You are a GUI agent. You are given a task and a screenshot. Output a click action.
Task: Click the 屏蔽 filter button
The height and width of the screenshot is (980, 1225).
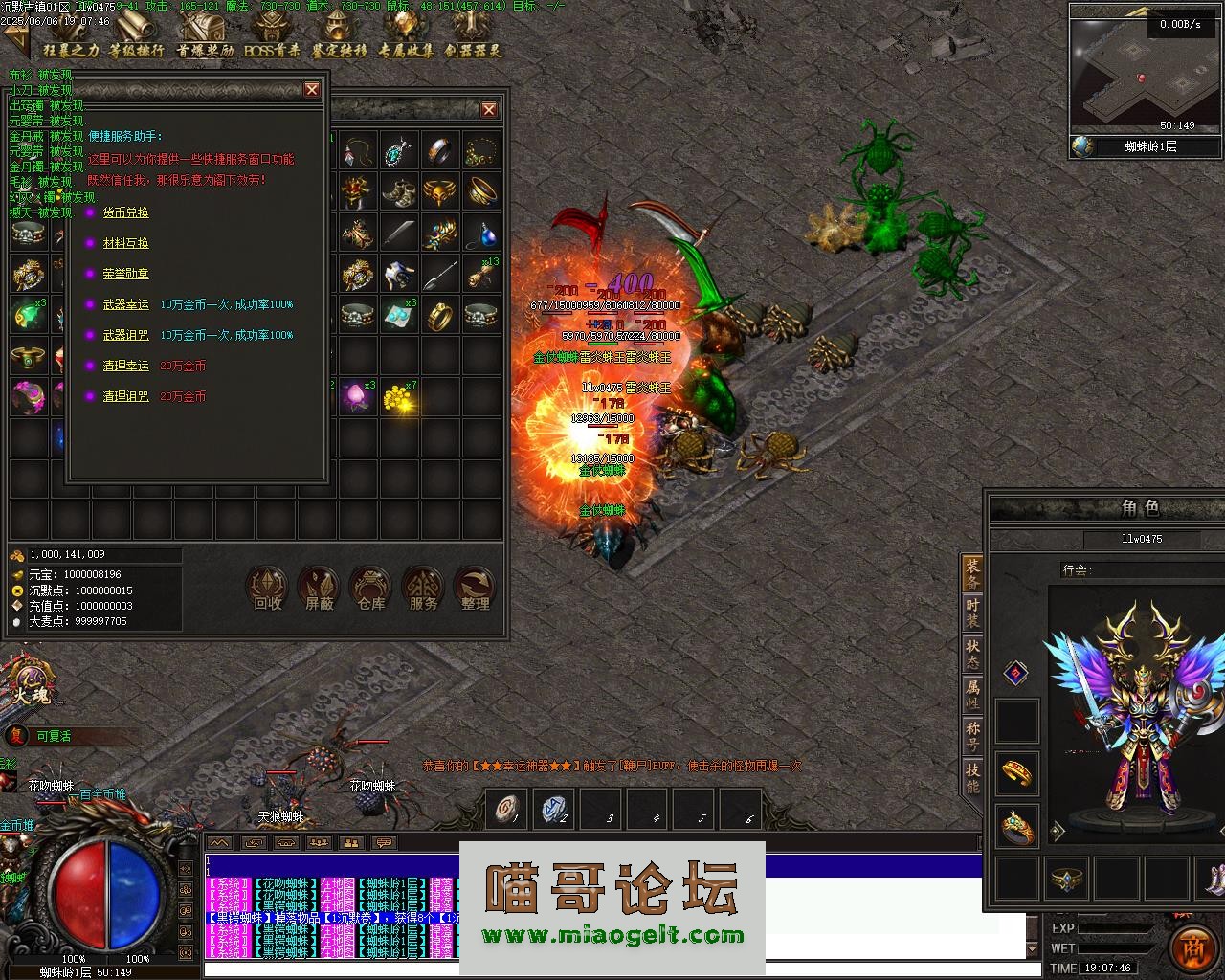319,589
